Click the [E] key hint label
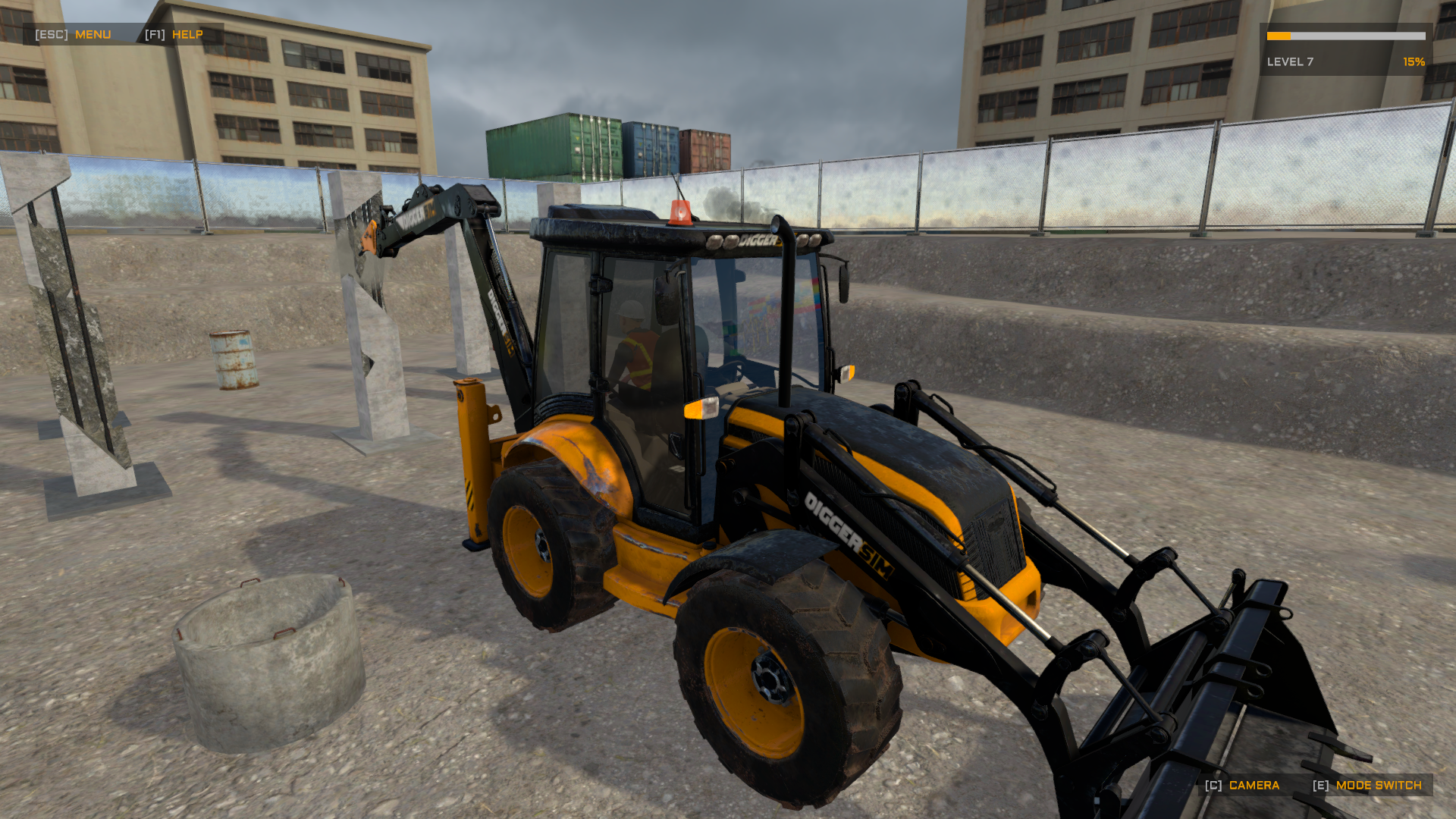1456x819 pixels. (1319, 786)
